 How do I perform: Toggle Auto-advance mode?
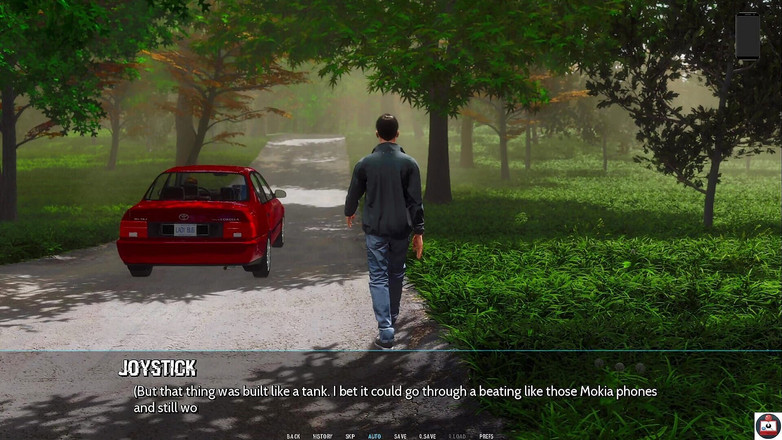pyautogui.click(x=374, y=436)
